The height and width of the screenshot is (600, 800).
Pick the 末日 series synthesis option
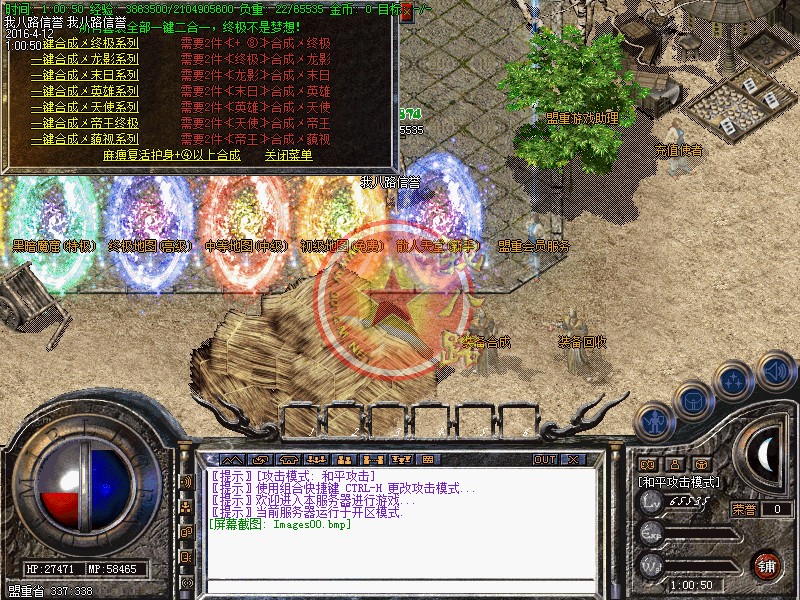pos(84,75)
